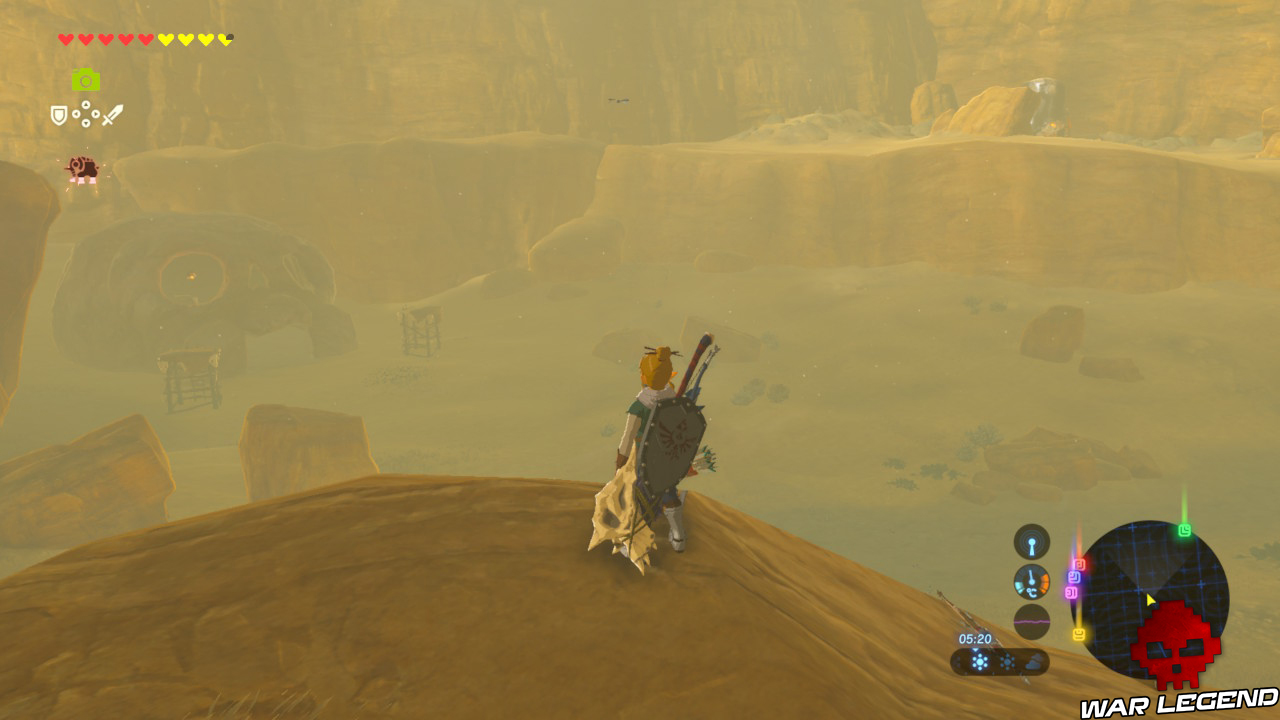Click the shield icon beside the D-pad
The image size is (1280, 720).
(58, 114)
